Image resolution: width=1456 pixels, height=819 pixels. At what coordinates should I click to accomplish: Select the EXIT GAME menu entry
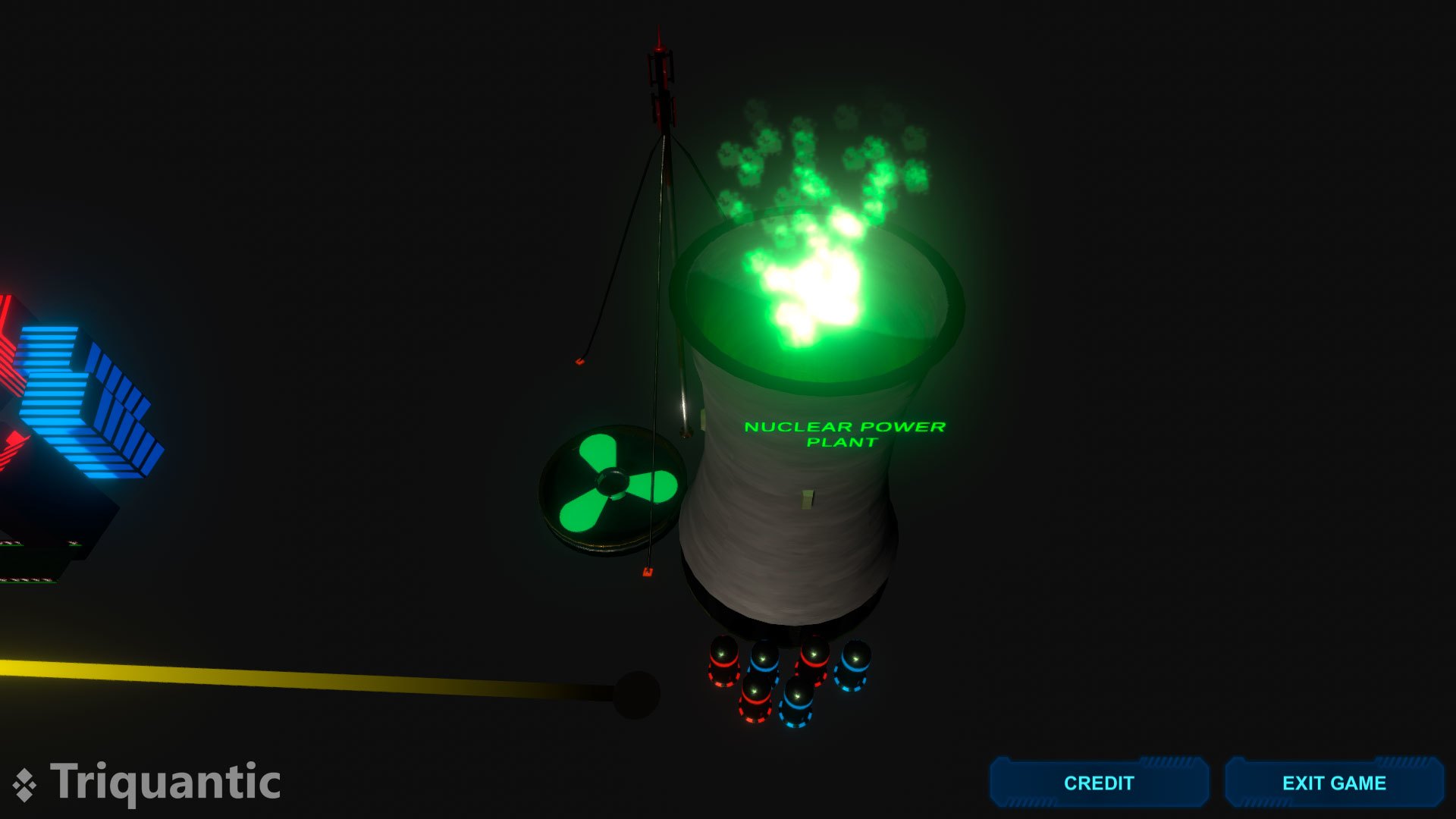point(1333,783)
